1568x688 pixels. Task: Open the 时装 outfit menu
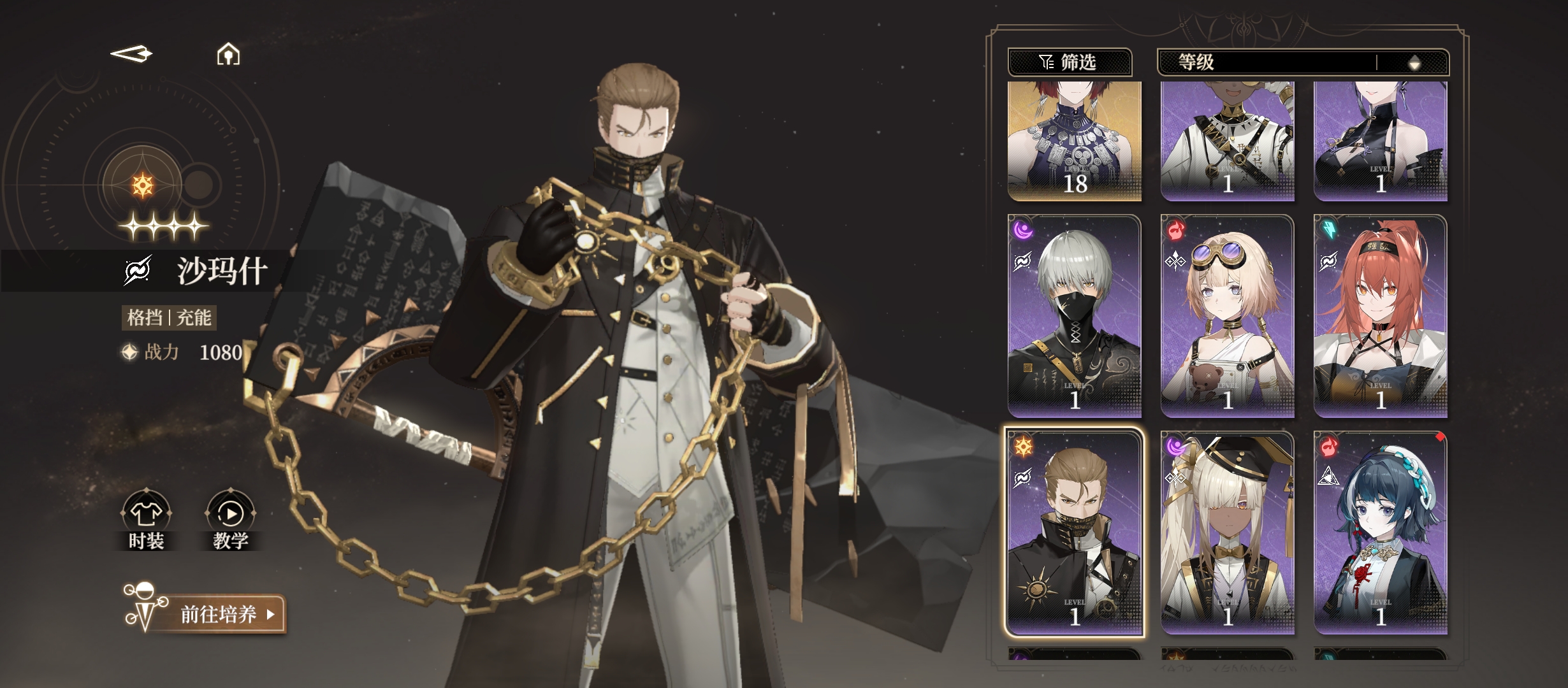point(146,520)
